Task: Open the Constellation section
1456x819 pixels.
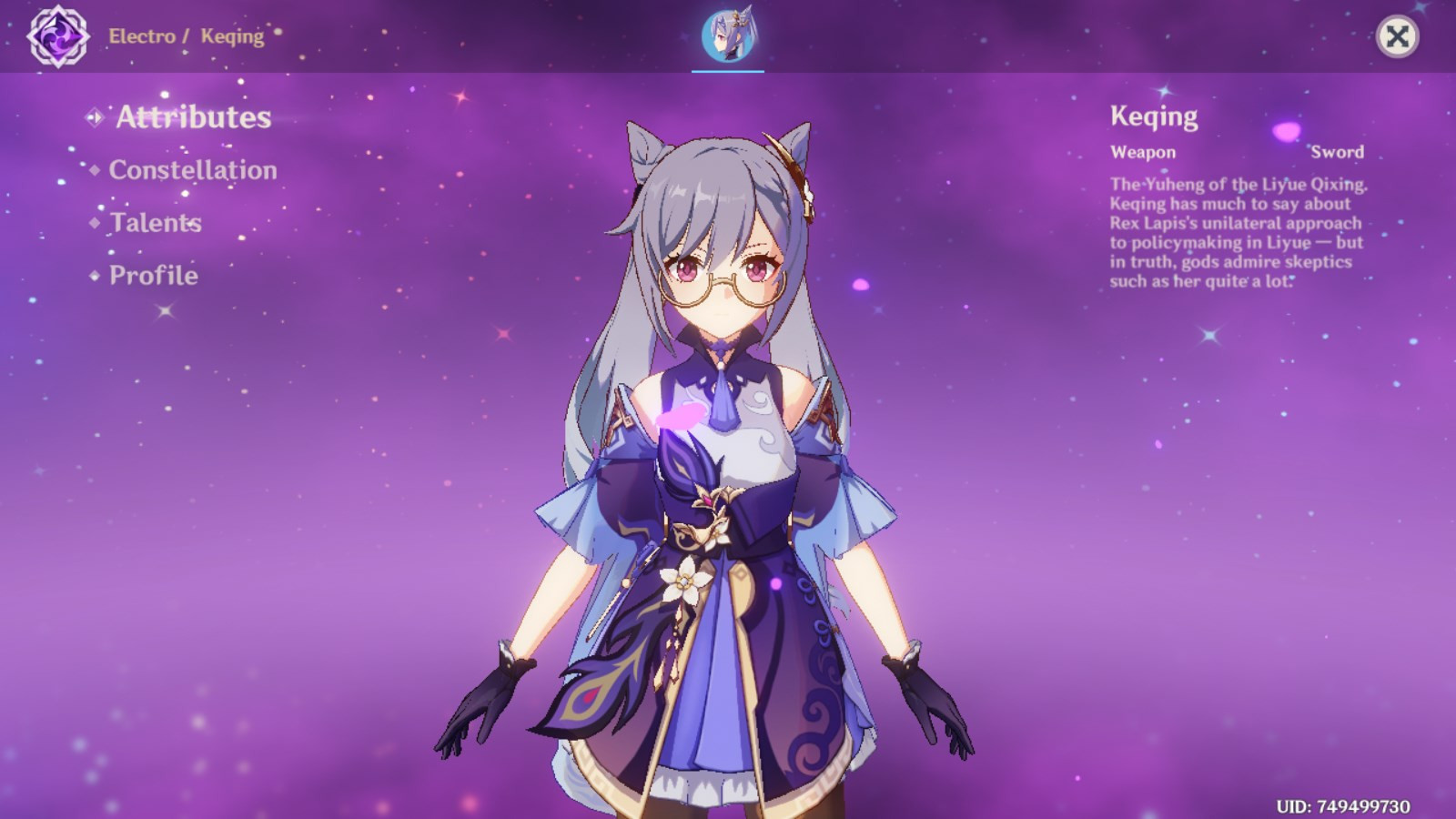Action: pos(193,170)
